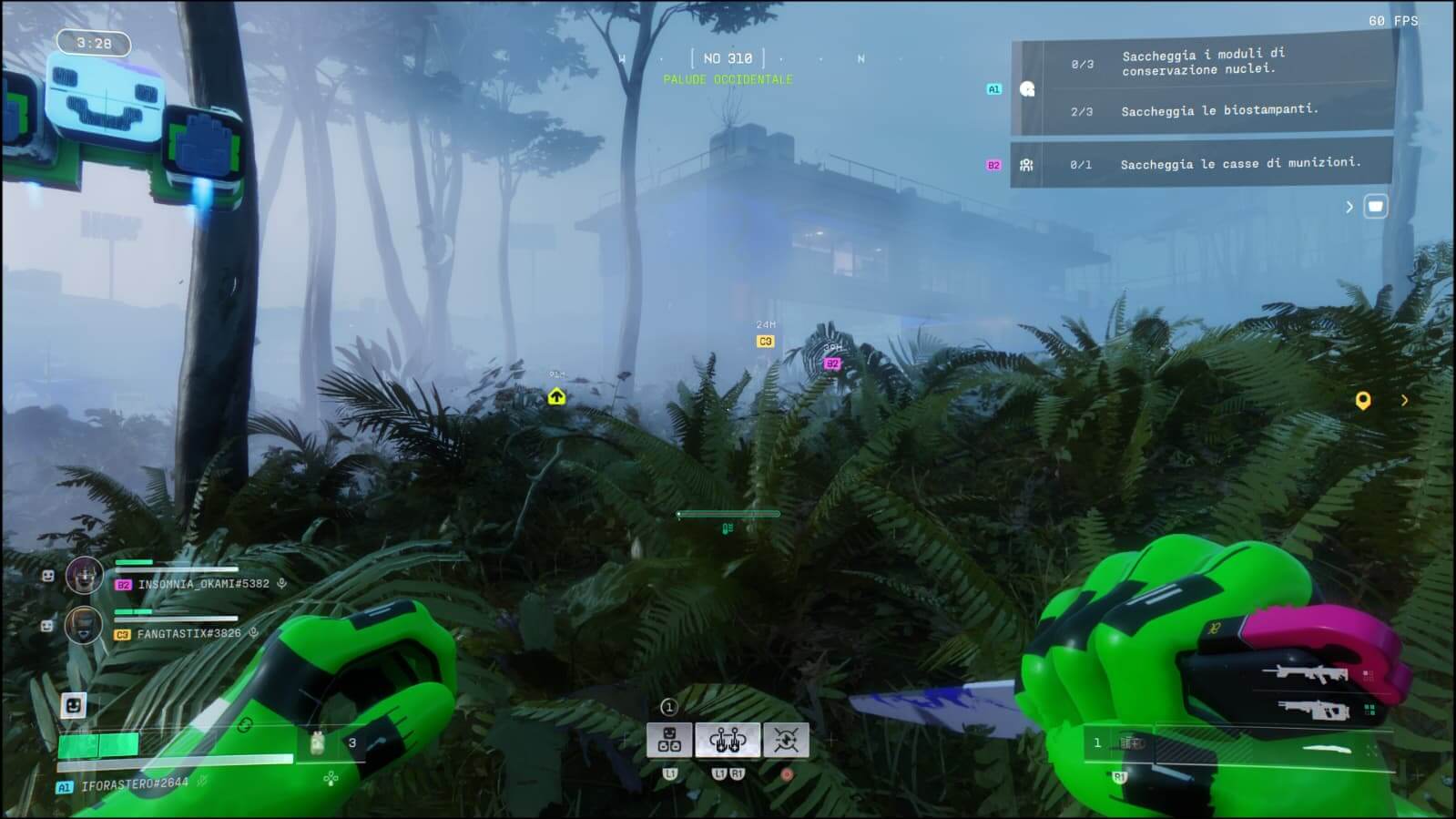This screenshot has height=819, width=1456.
Task: Open the 'Saccheggia i moduli di conservazione nuclei' objective
Action: point(1202,62)
